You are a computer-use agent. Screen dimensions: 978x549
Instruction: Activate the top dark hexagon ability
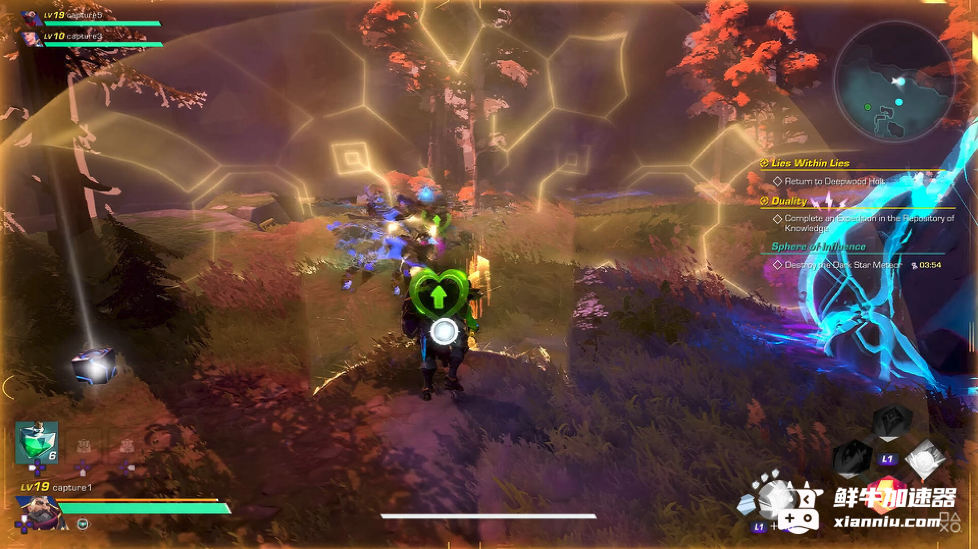click(892, 421)
